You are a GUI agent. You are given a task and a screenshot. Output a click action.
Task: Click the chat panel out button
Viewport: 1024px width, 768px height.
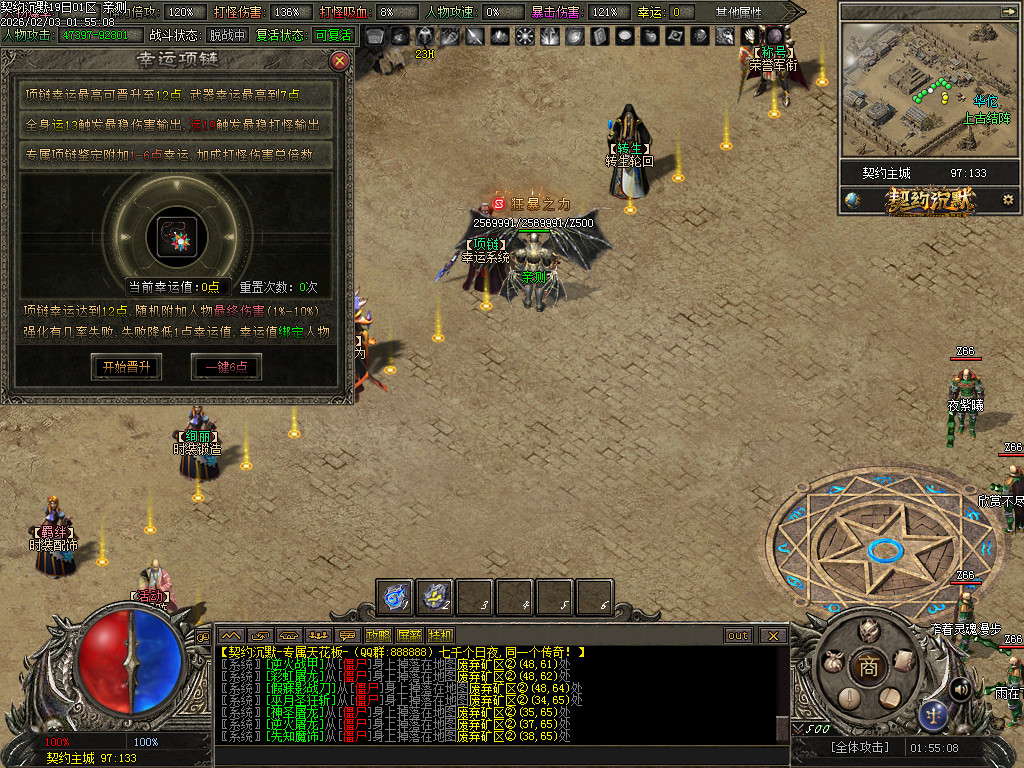tap(738, 635)
